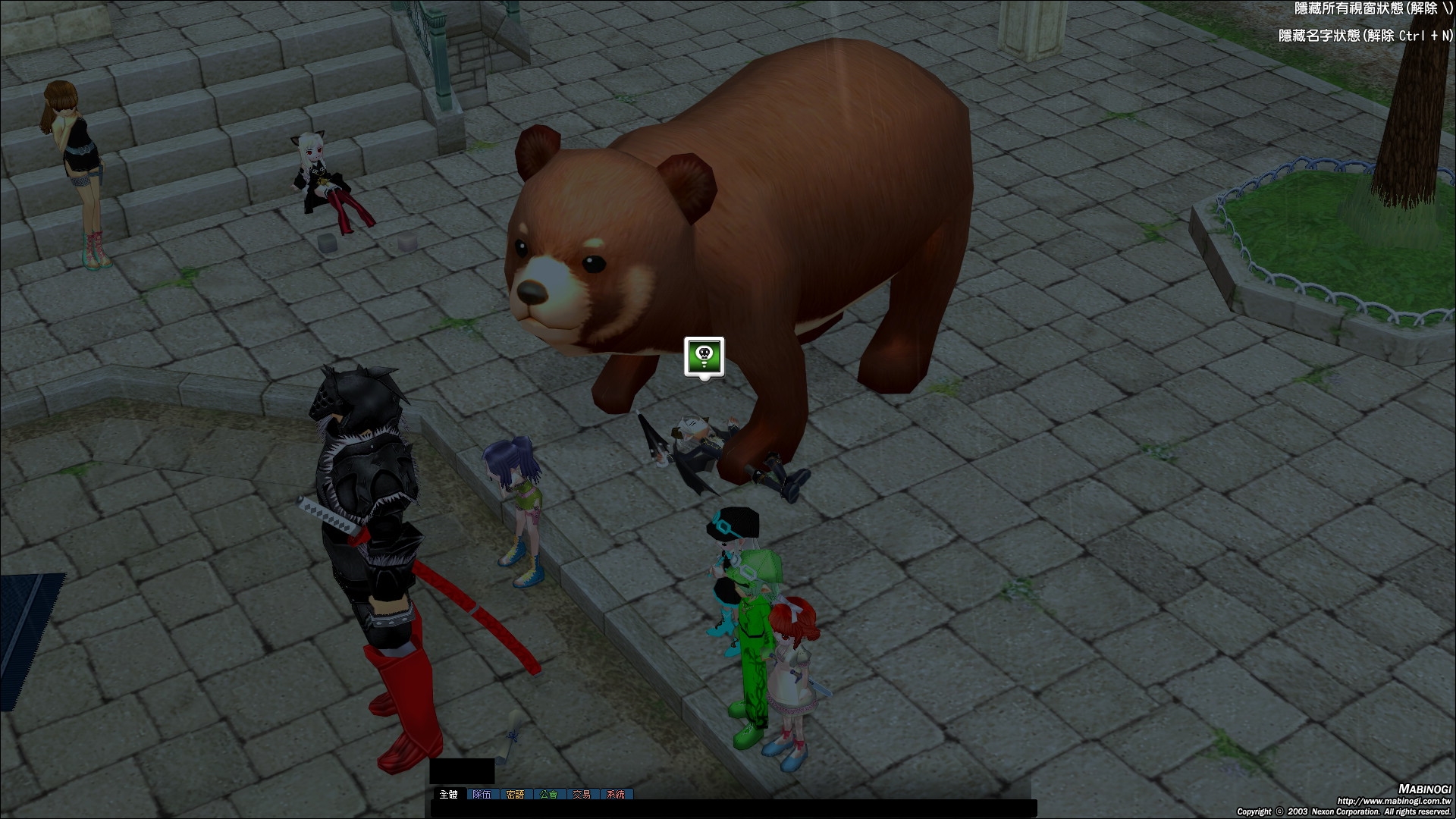The height and width of the screenshot is (819, 1456).
Task: Open the 隊伍 (Party) chat tab
Action: tap(482, 794)
